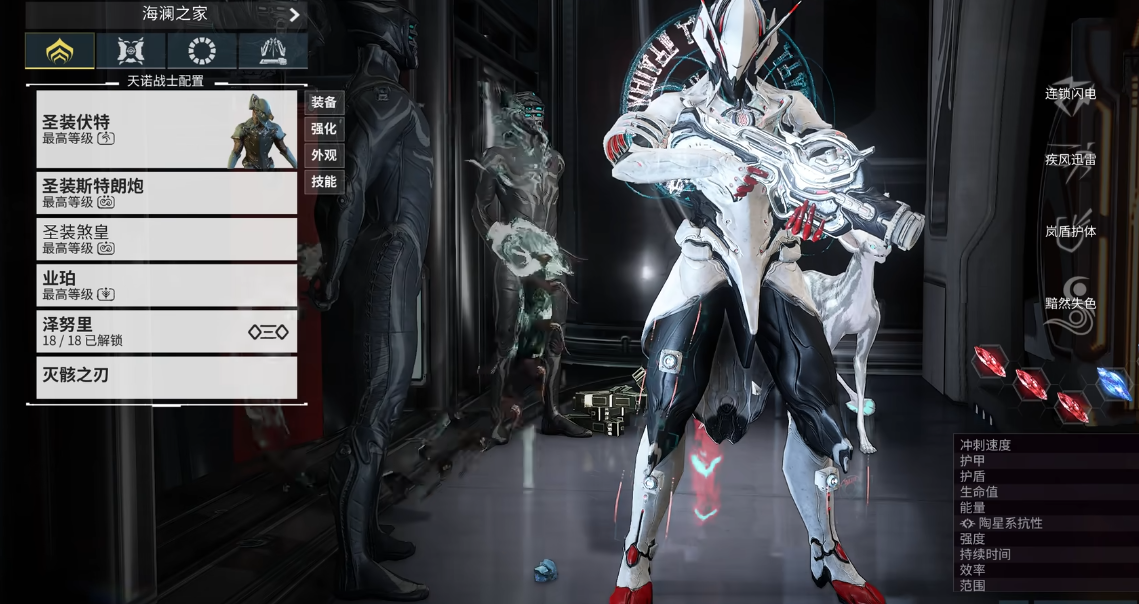Select the 圣装伏特 warframe slot
Viewport: 1139px width, 604px height.
click(166, 129)
